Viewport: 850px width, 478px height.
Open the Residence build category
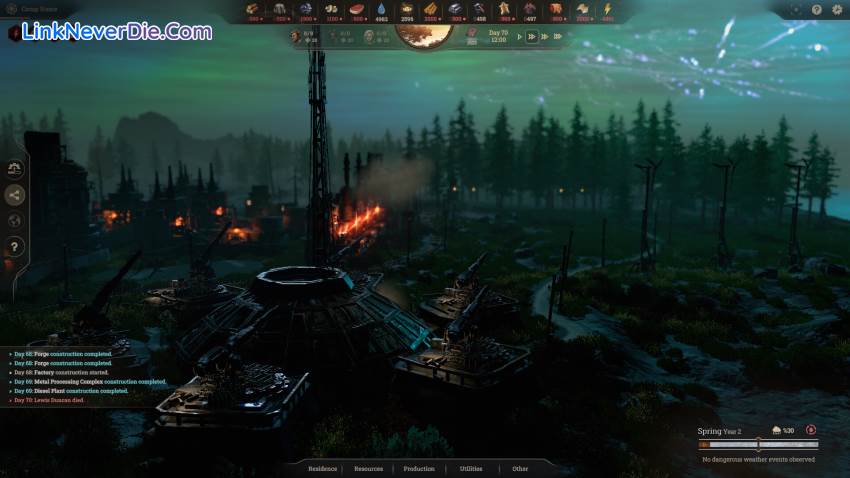(x=323, y=468)
